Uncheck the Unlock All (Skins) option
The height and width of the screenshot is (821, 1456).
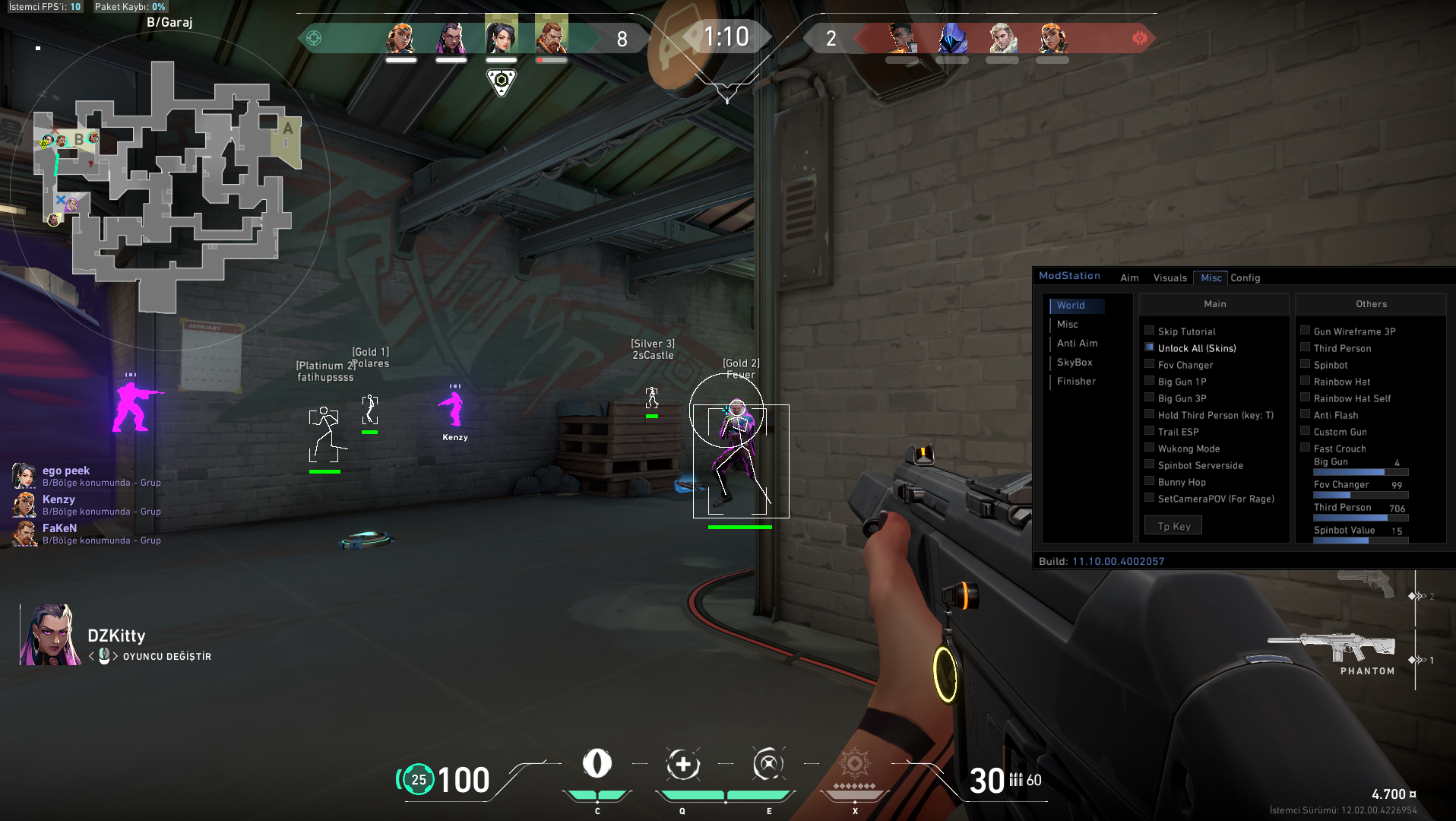click(1150, 347)
